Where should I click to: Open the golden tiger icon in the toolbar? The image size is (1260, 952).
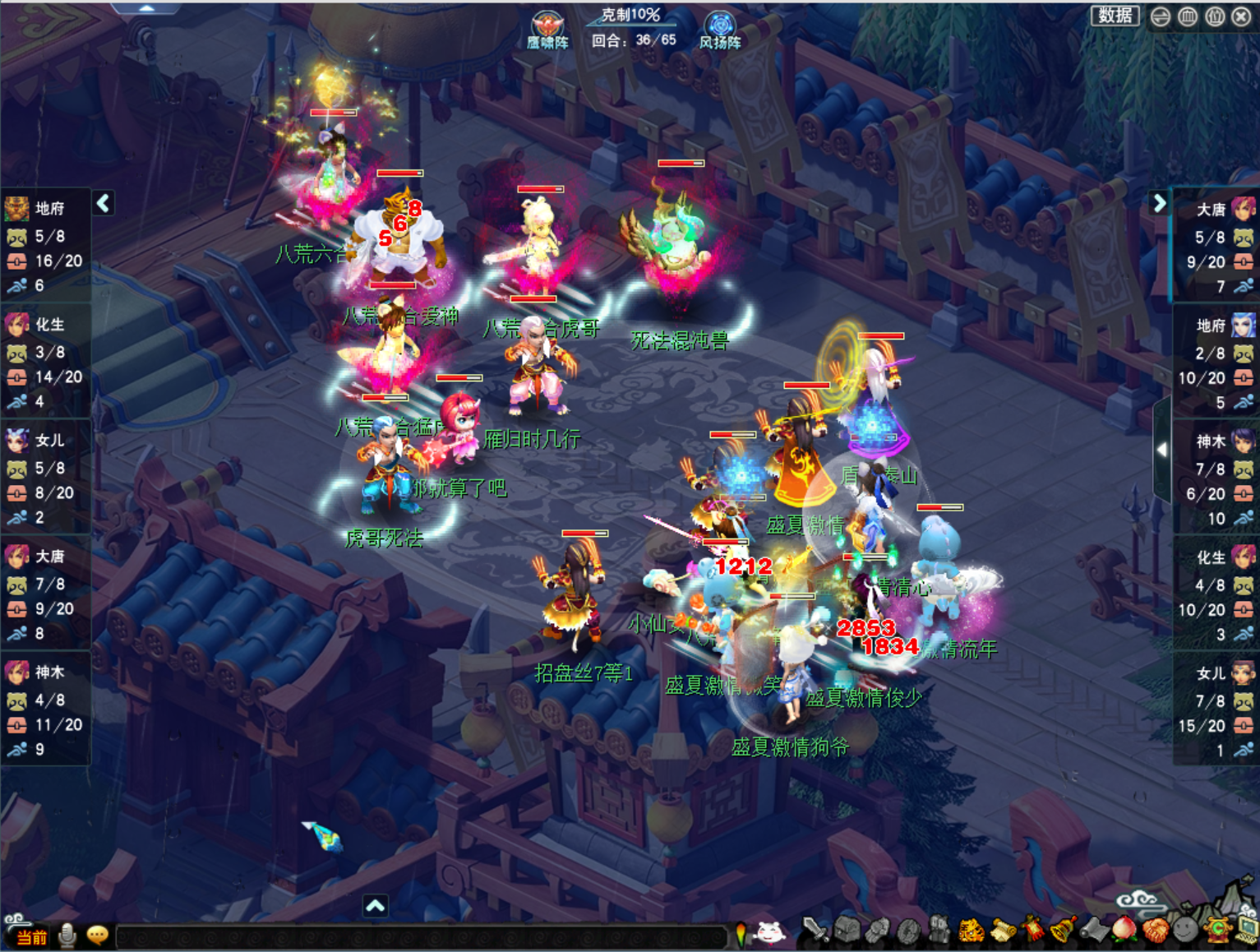point(972,931)
